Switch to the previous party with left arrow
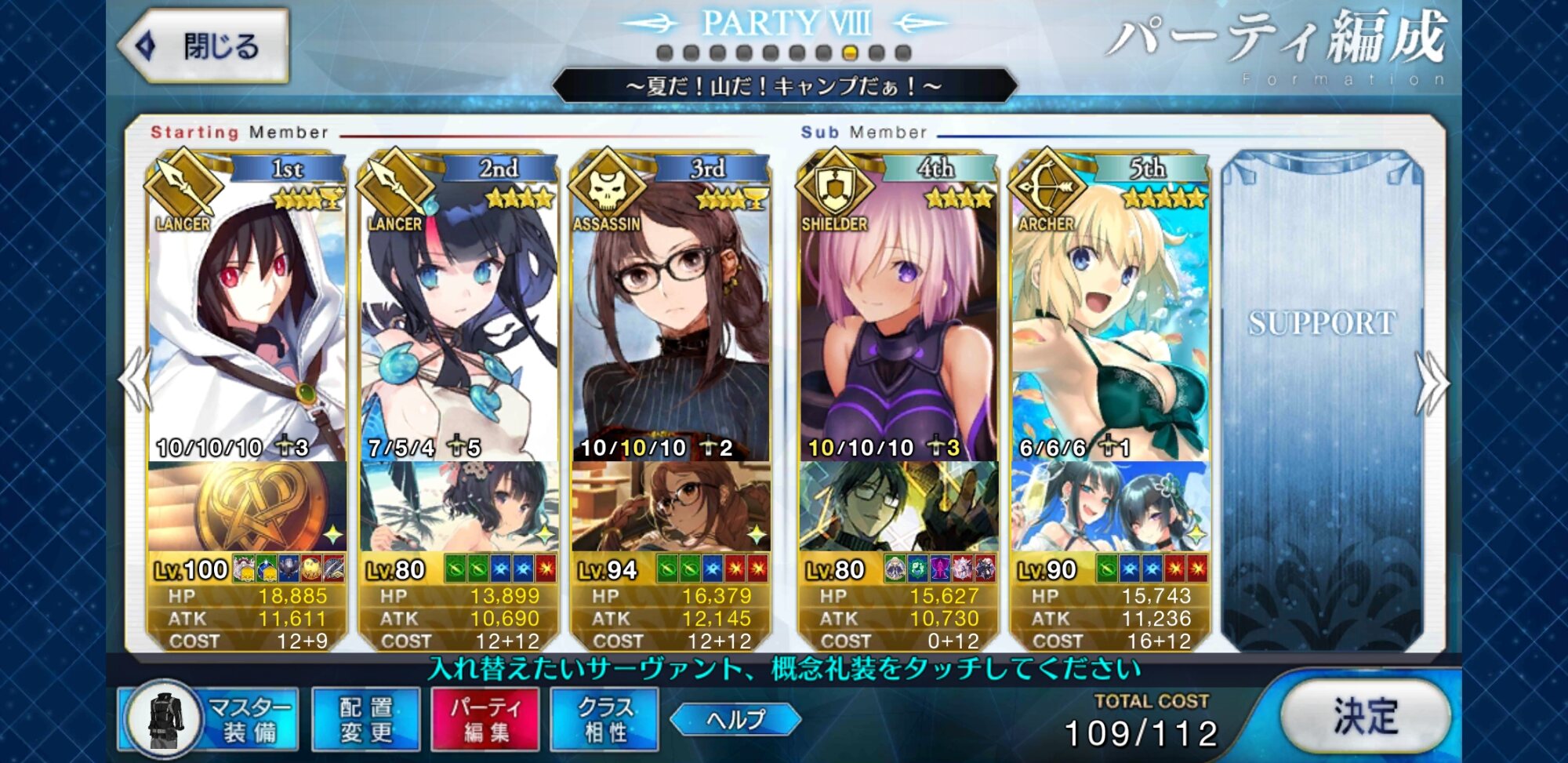Image resolution: width=1568 pixels, height=763 pixels. [135, 380]
